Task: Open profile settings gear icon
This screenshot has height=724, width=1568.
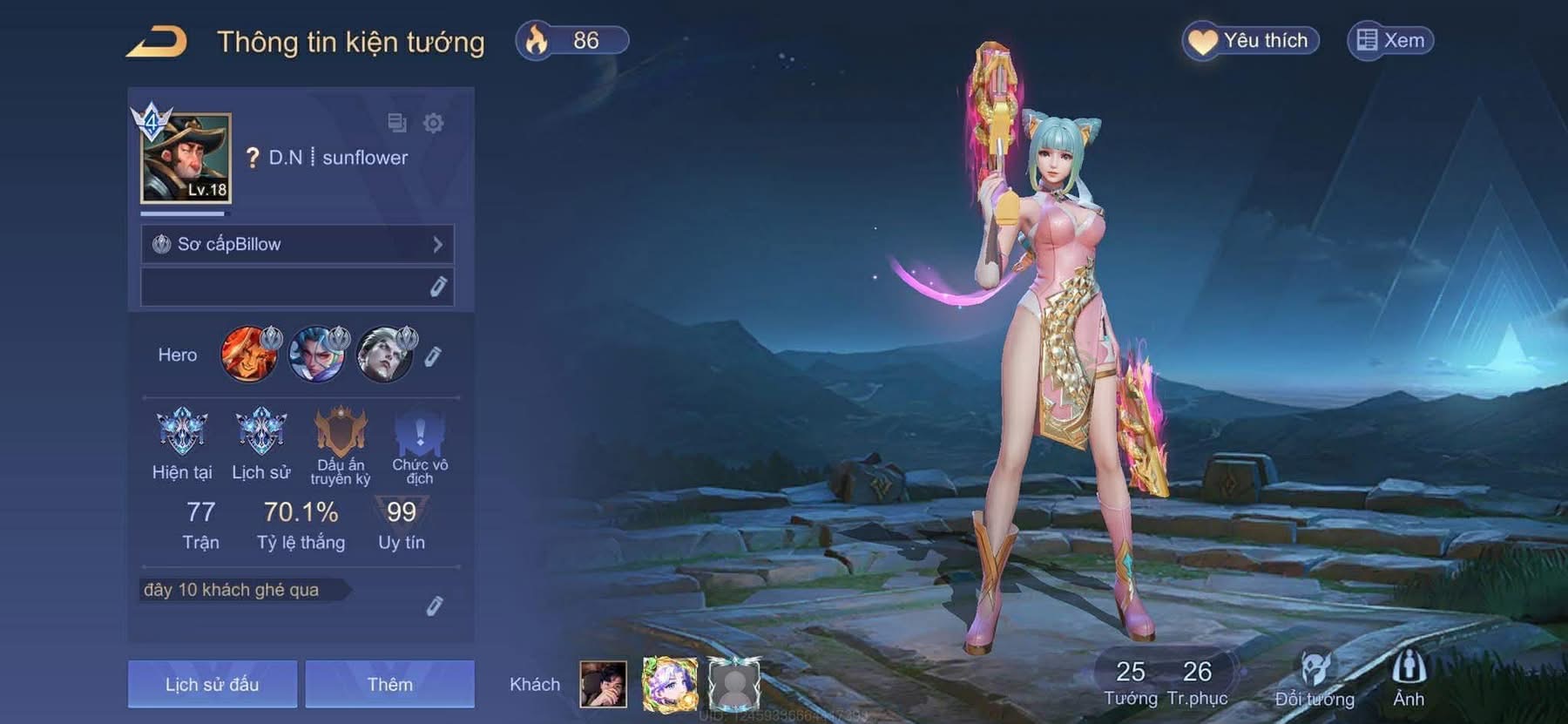Action: coord(433,123)
